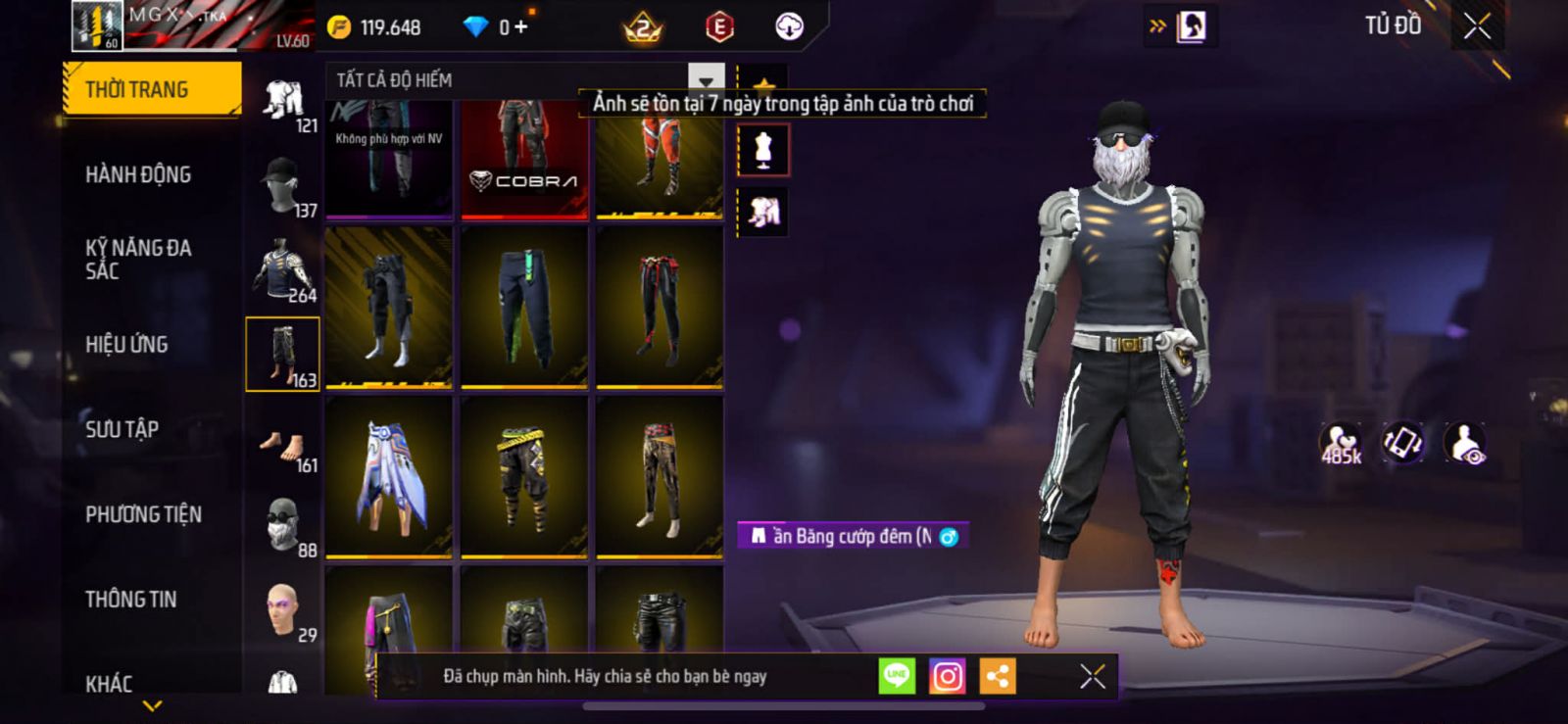Open the face mask category with 88 items
1568x724 pixels.
(284, 525)
